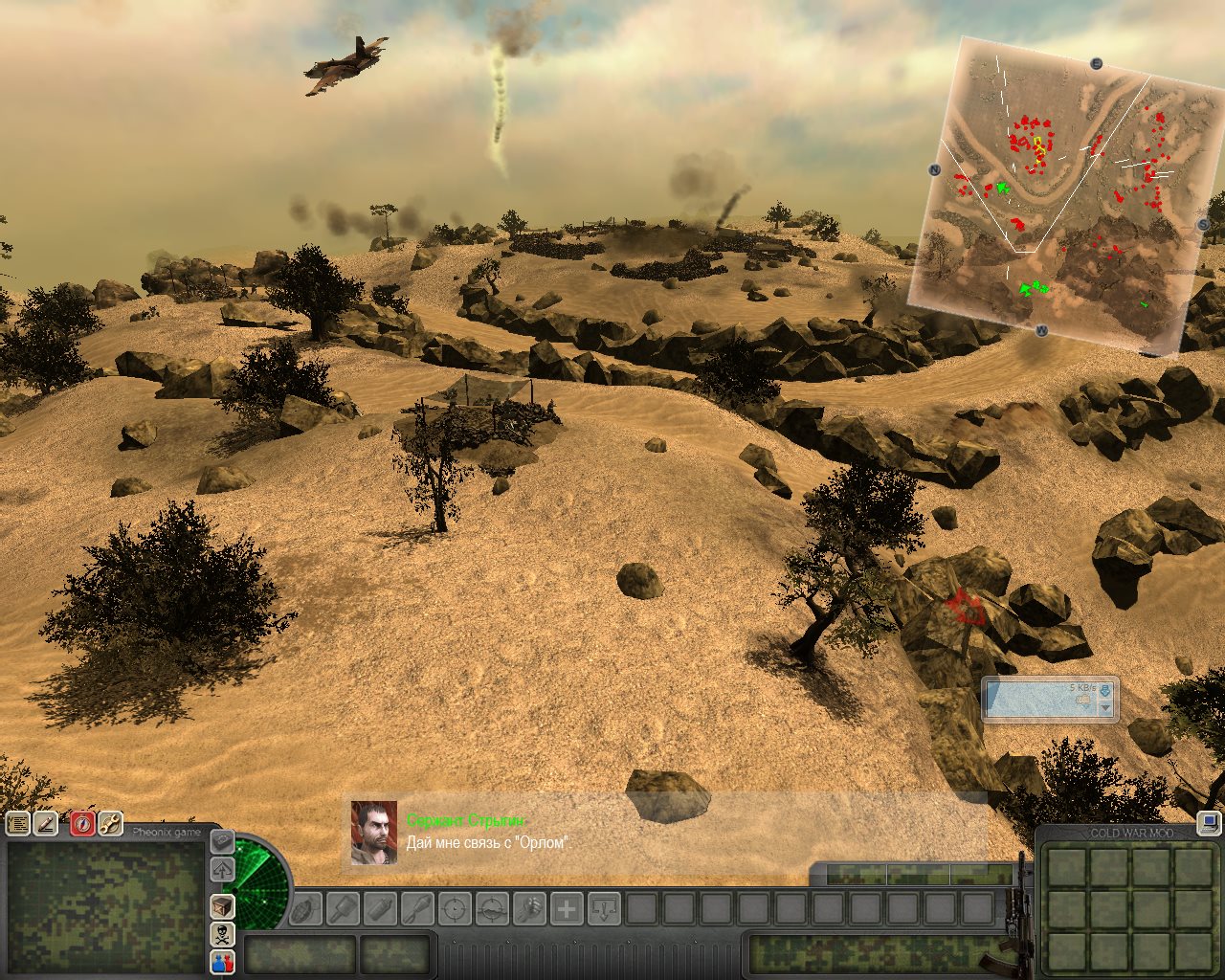Open the mission objectives list icon

17,823
